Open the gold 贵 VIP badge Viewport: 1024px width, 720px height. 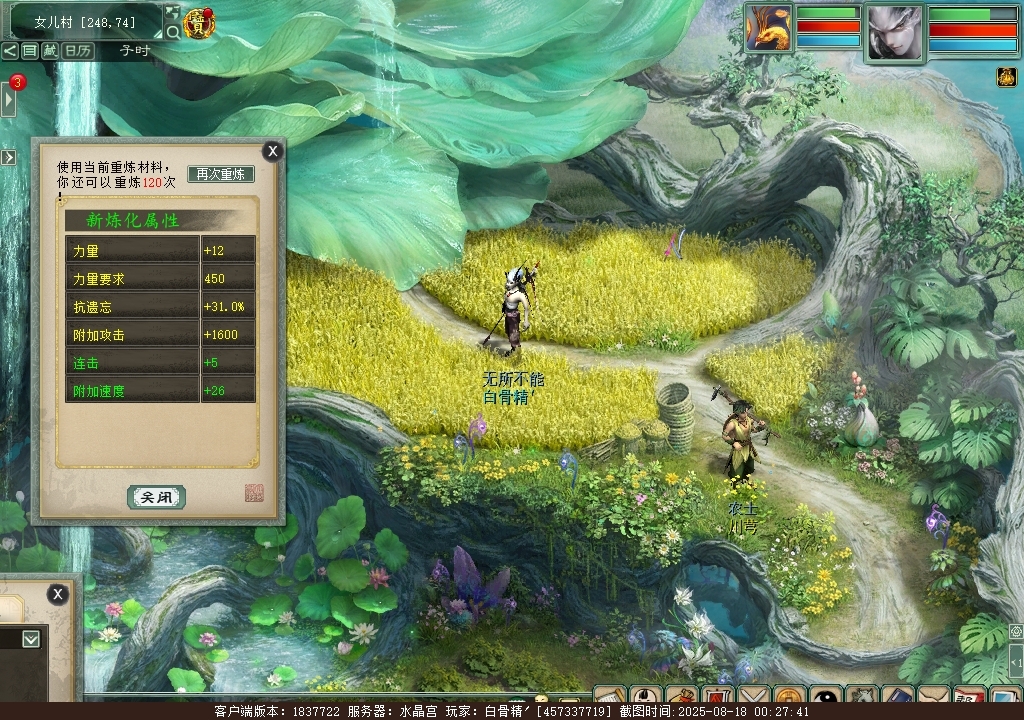198,24
